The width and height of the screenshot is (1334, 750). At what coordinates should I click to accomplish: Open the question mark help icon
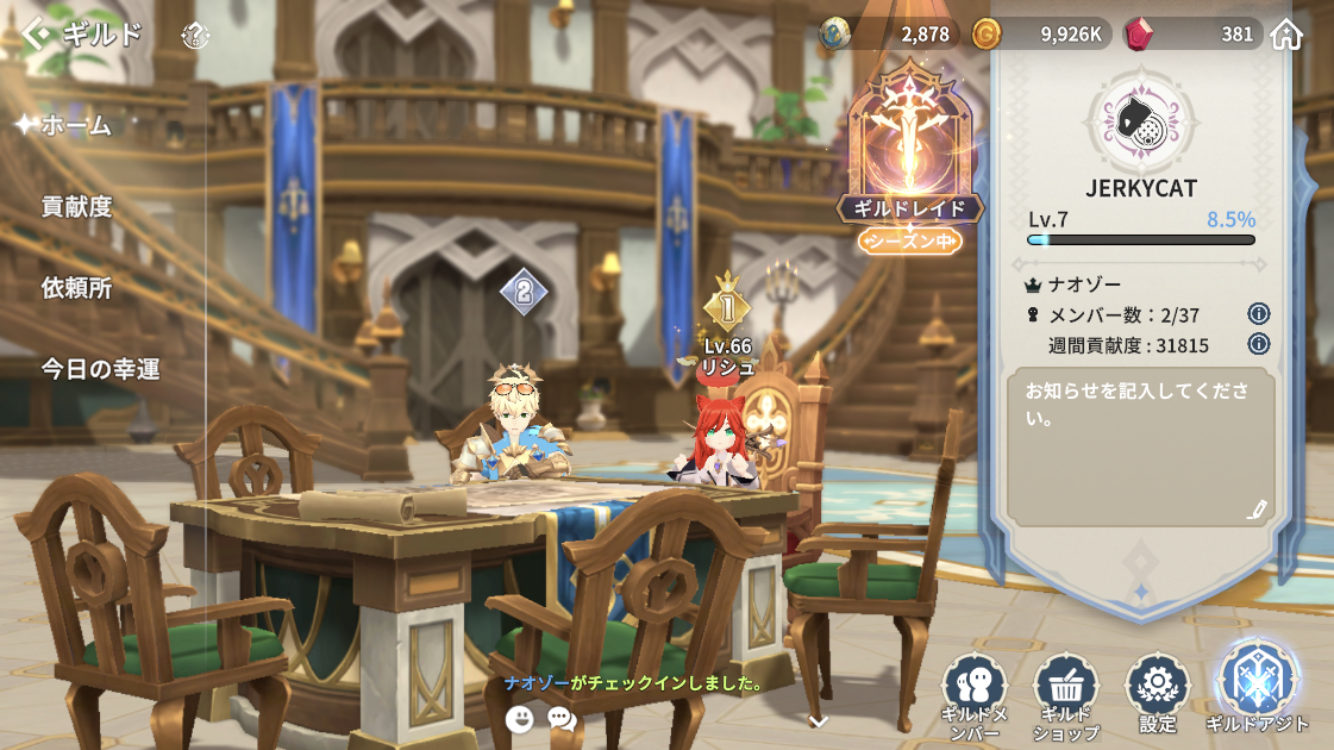click(195, 37)
